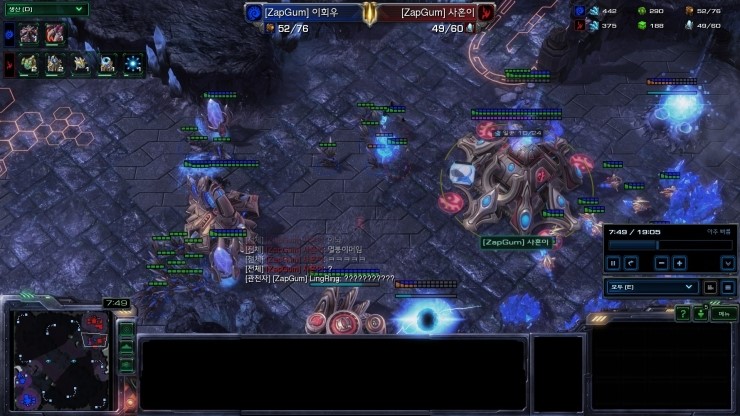Image resolution: width=740 pixels, height=416 pixels.
Task: Increase replay speed with the plus button
Action: pyautogui.click(x=679, y=263)
